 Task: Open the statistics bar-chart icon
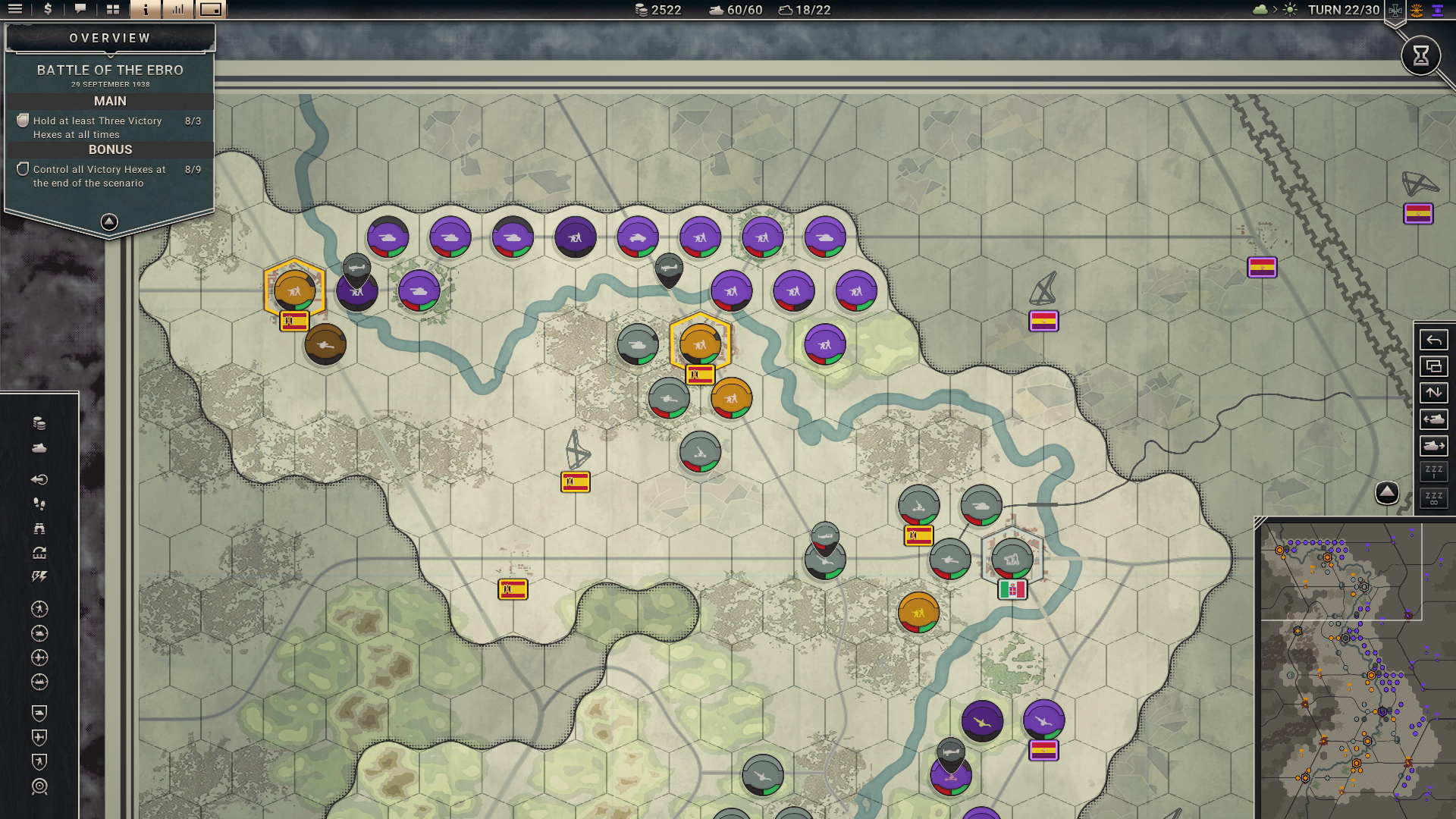tap(177, 11)
